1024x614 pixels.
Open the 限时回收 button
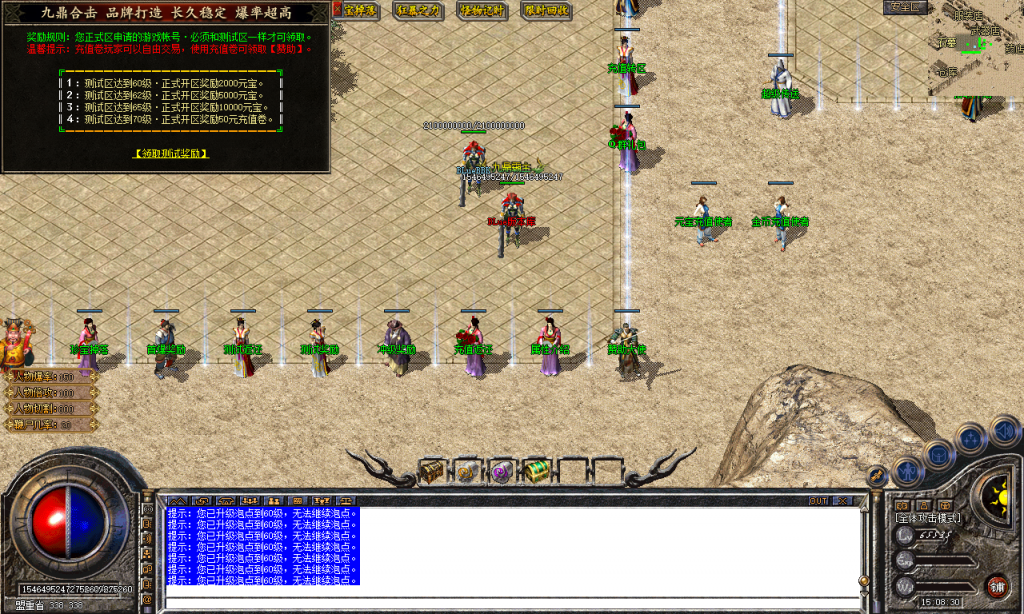click(x=546, y=10)
